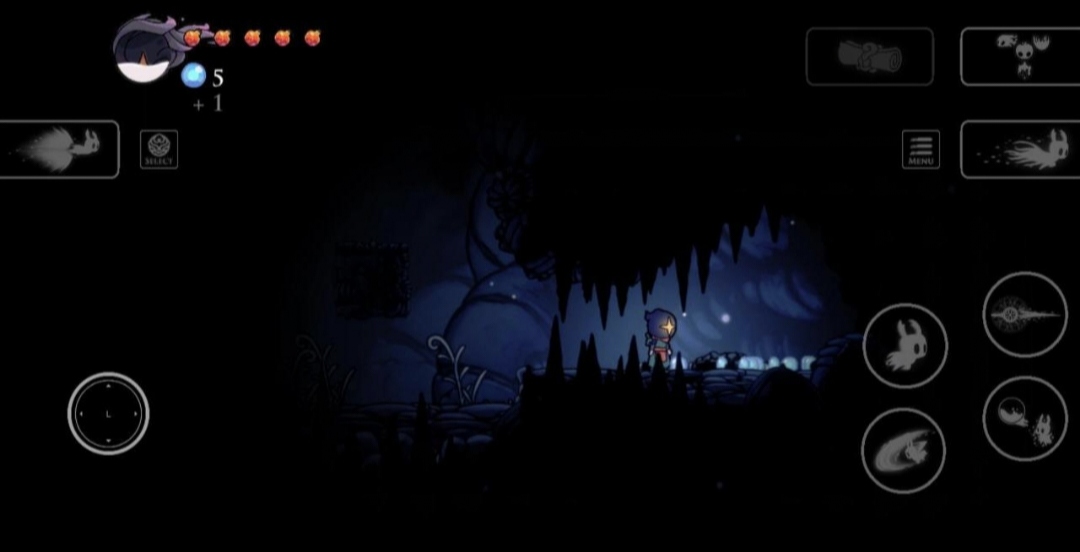The width and height of the screenshot is (1080, 552).
Task: Tap the jump button showing the knight
Action: 905,346
